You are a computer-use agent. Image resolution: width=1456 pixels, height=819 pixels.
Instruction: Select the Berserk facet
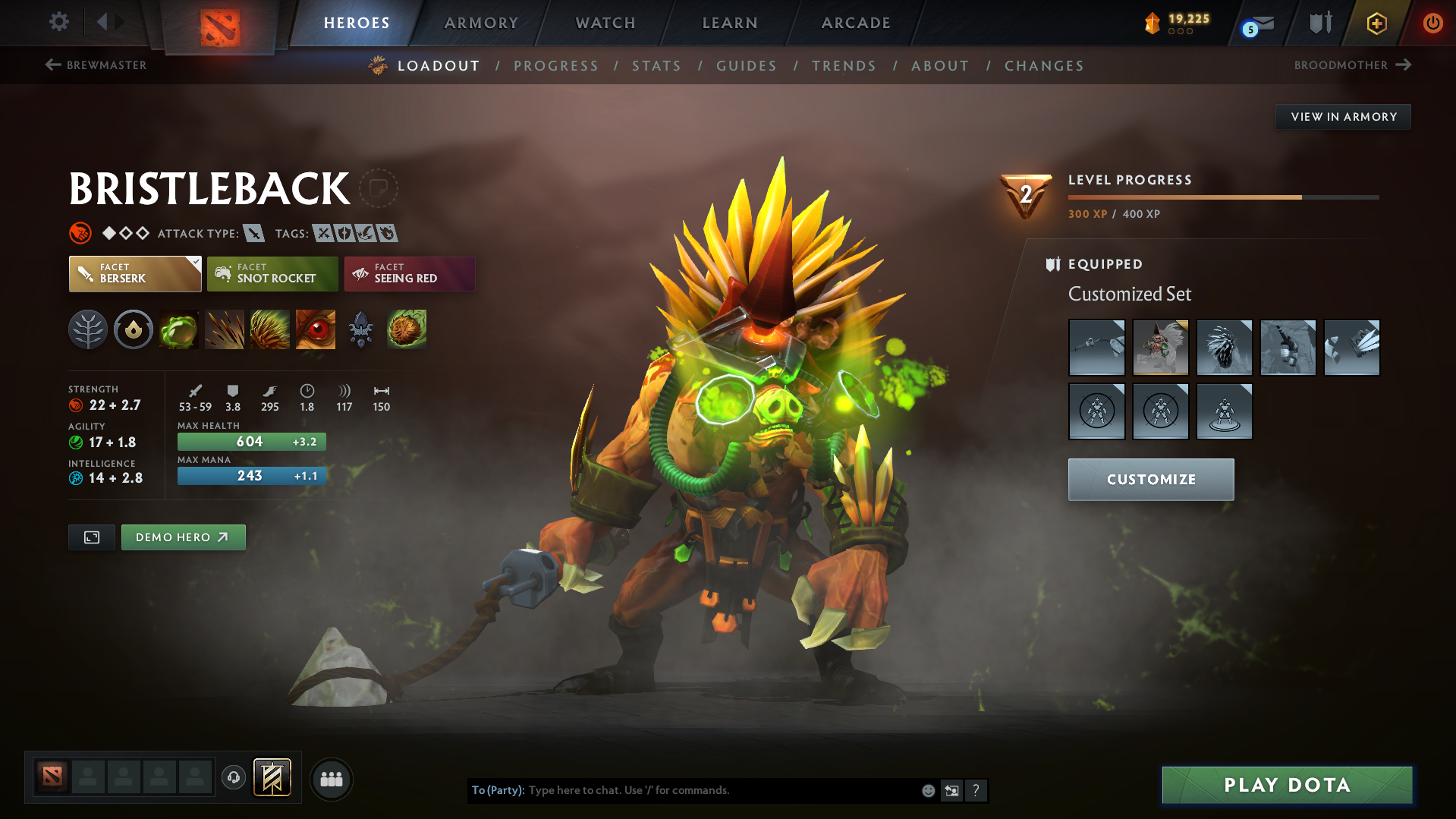tap(134, 274)
